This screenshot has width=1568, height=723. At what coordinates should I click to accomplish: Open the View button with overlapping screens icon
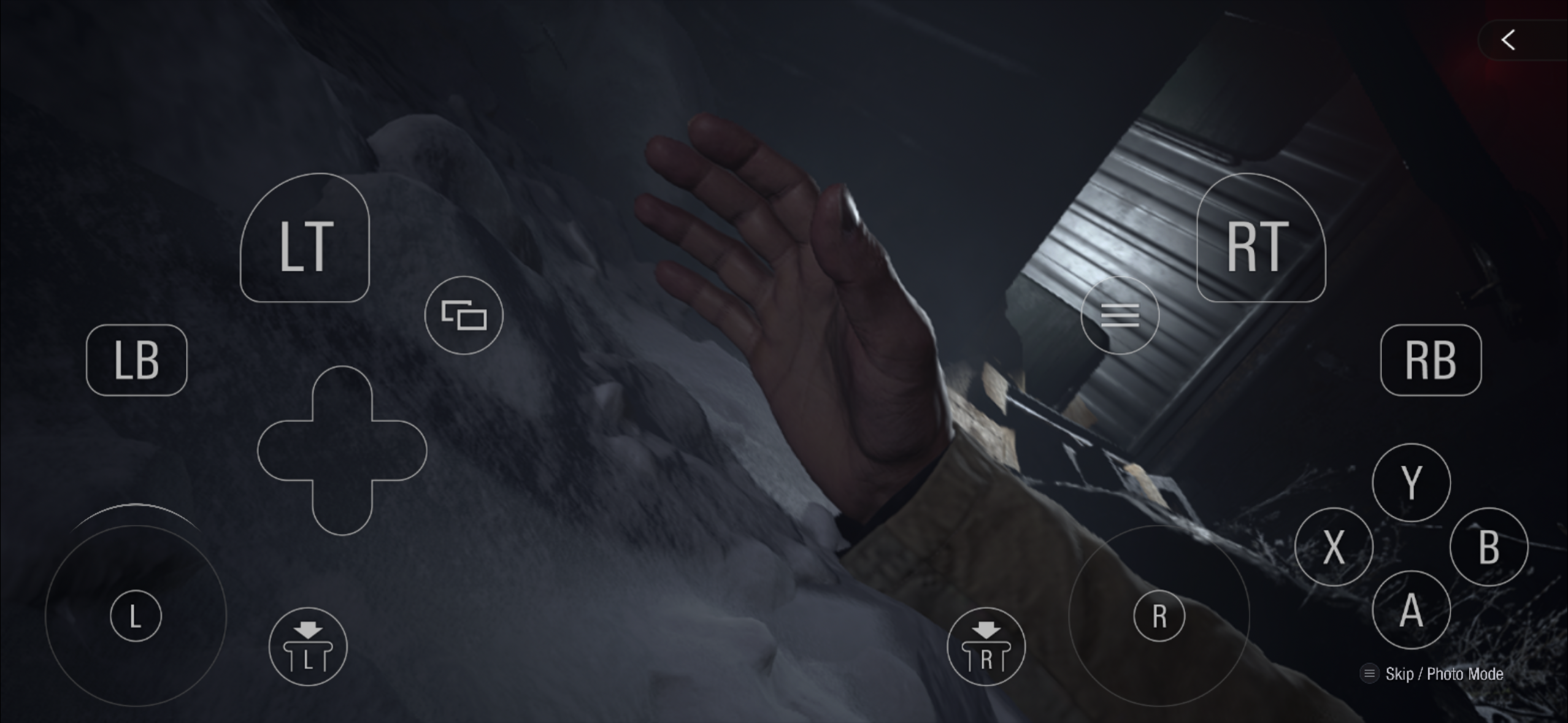[x=464, y=314]
